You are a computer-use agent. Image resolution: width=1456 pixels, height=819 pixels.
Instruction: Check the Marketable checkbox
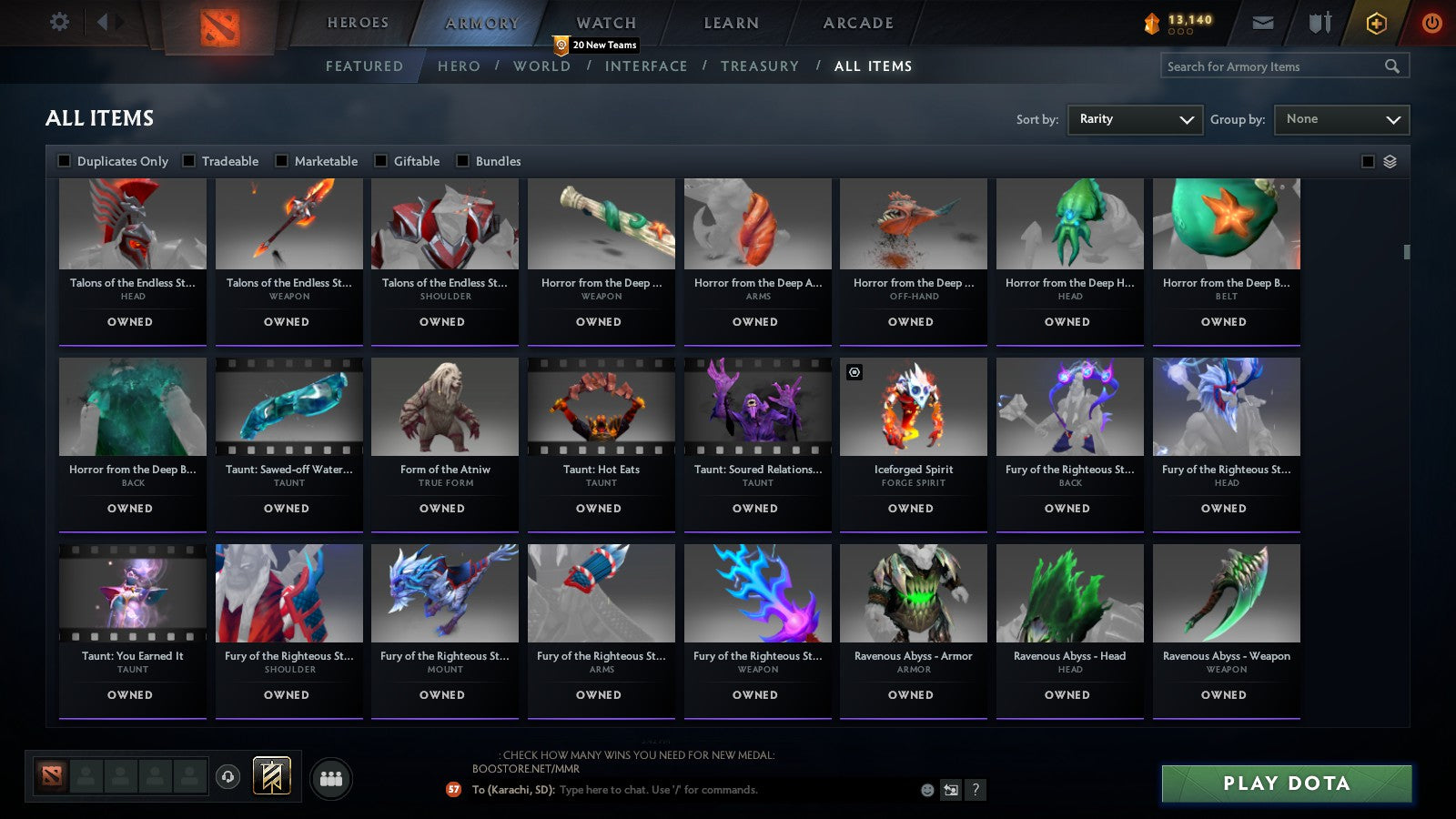pos(280,161)
